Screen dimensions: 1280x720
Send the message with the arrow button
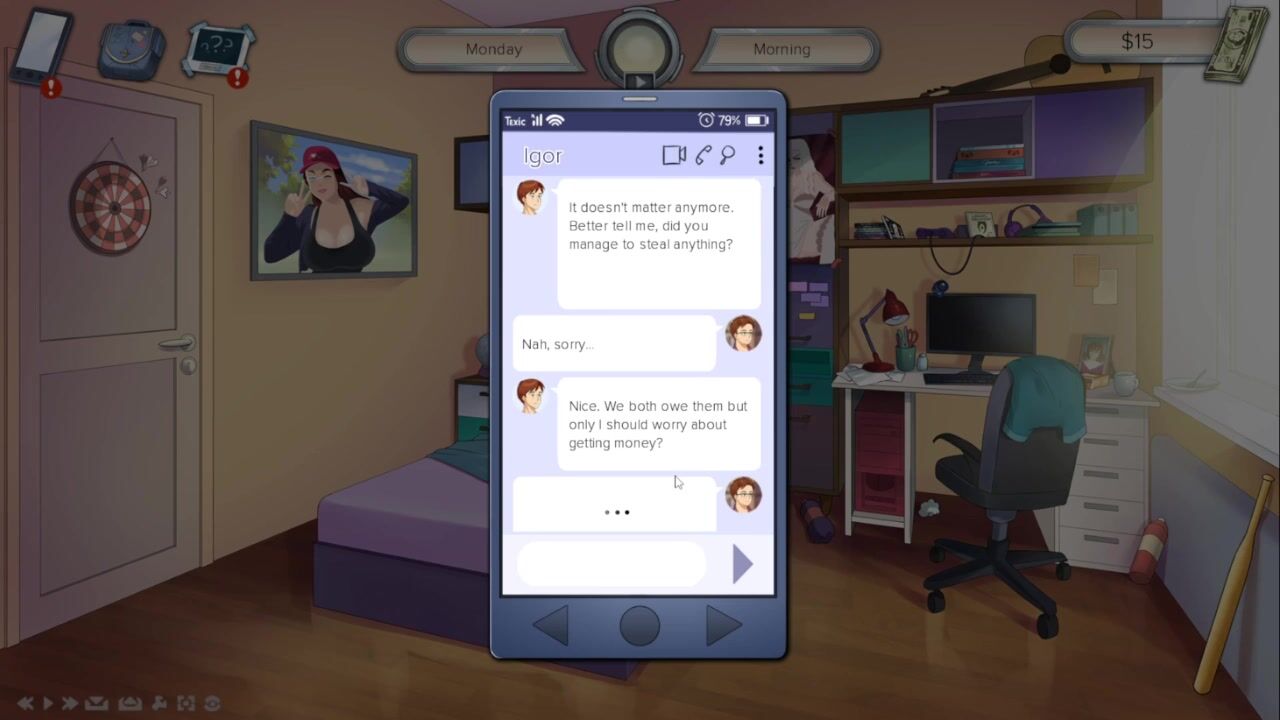(x=742, y=564)
